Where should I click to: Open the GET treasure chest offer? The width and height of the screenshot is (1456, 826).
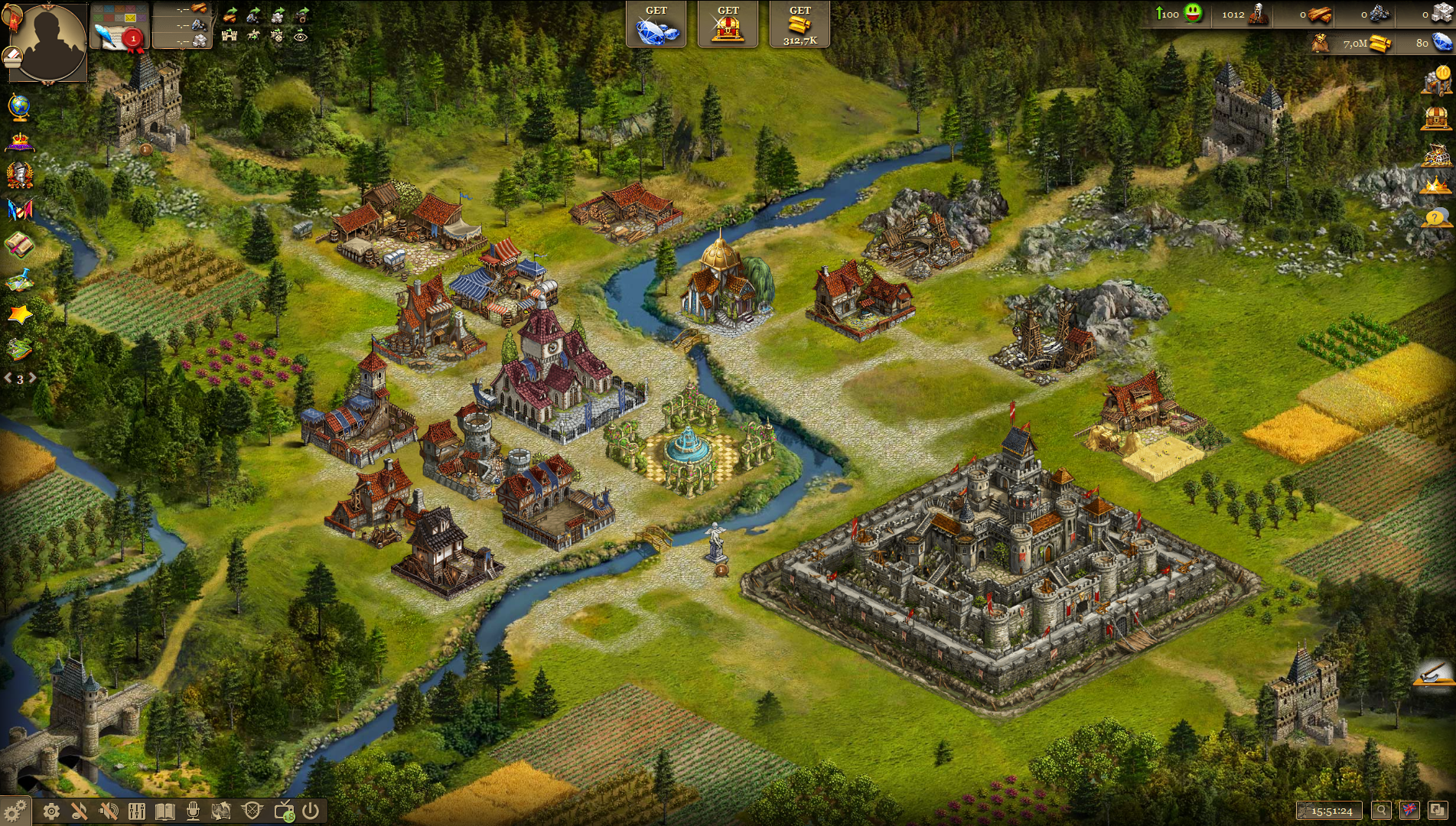(728, 24)
